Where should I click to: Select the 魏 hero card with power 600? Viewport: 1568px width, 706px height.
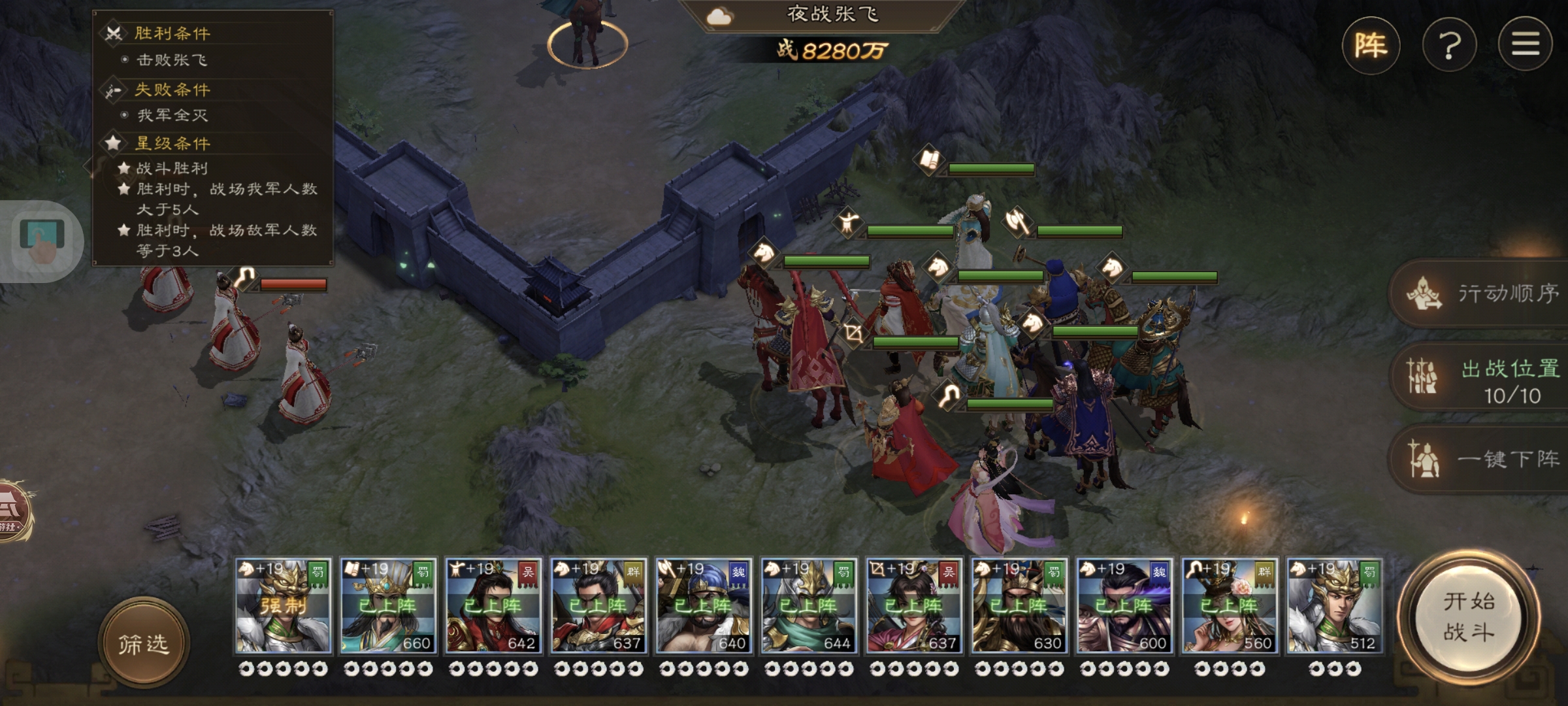[1124, 606]
